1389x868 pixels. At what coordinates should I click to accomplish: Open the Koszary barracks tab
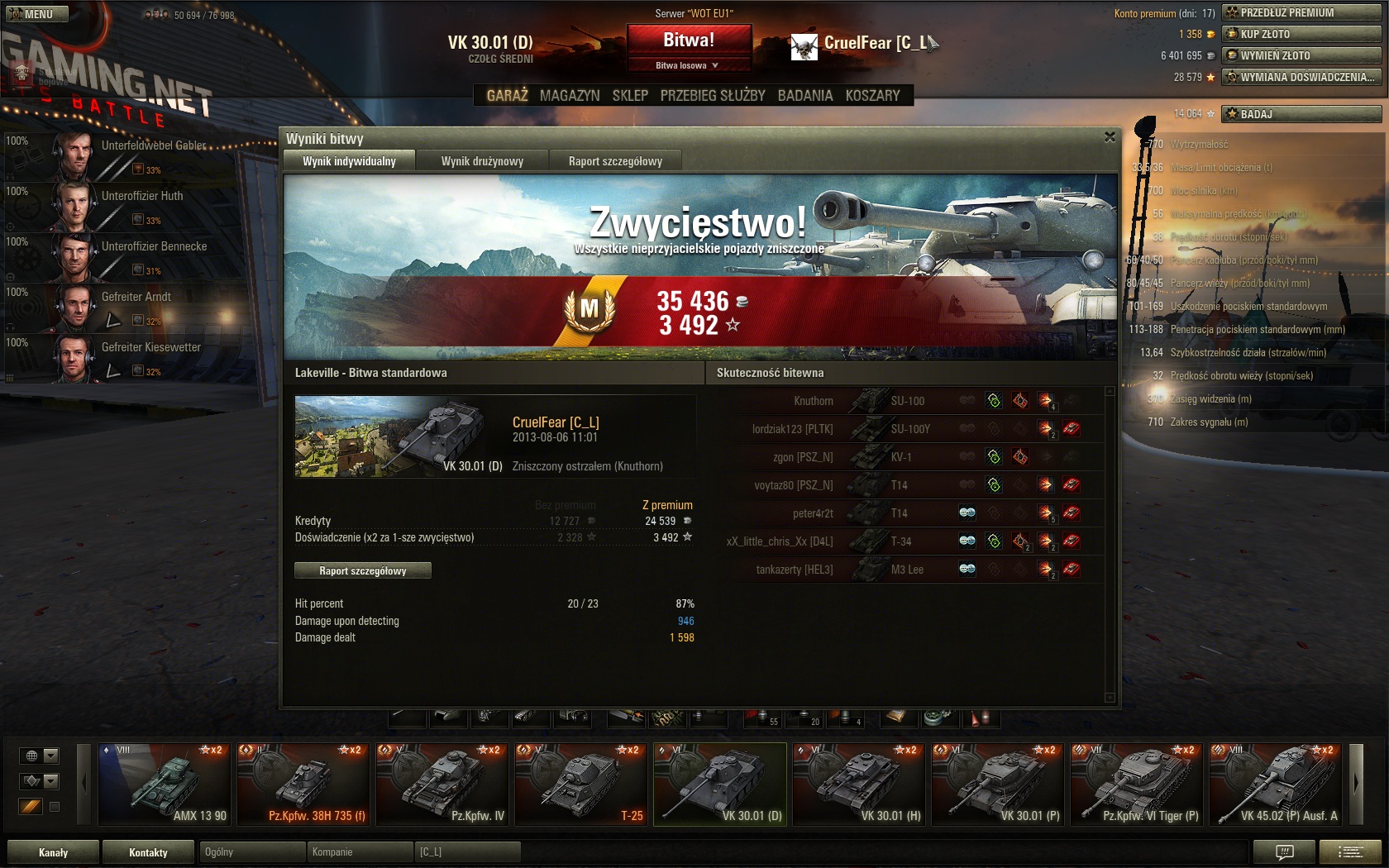click(872, 96)
